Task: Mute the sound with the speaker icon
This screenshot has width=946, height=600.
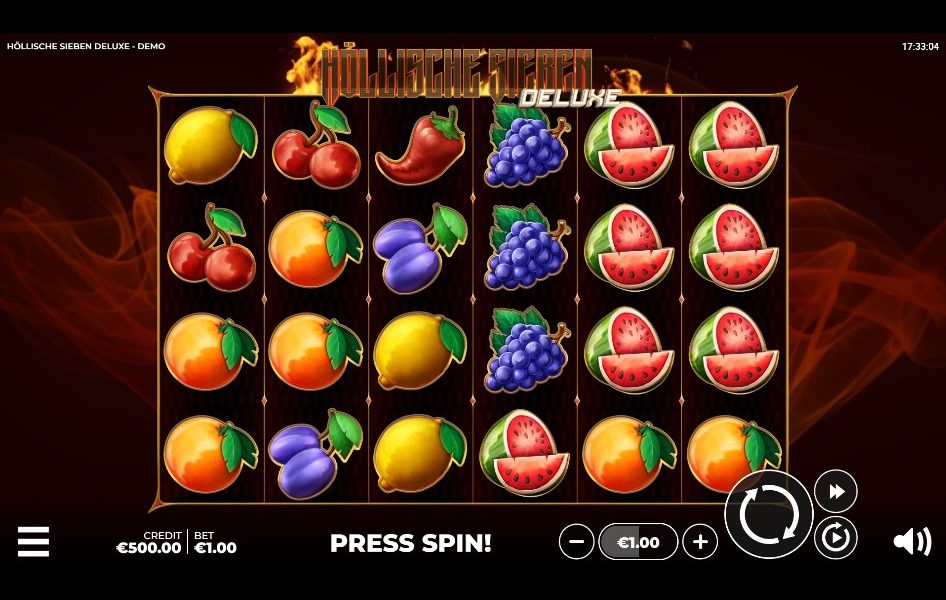Action: 911,542
